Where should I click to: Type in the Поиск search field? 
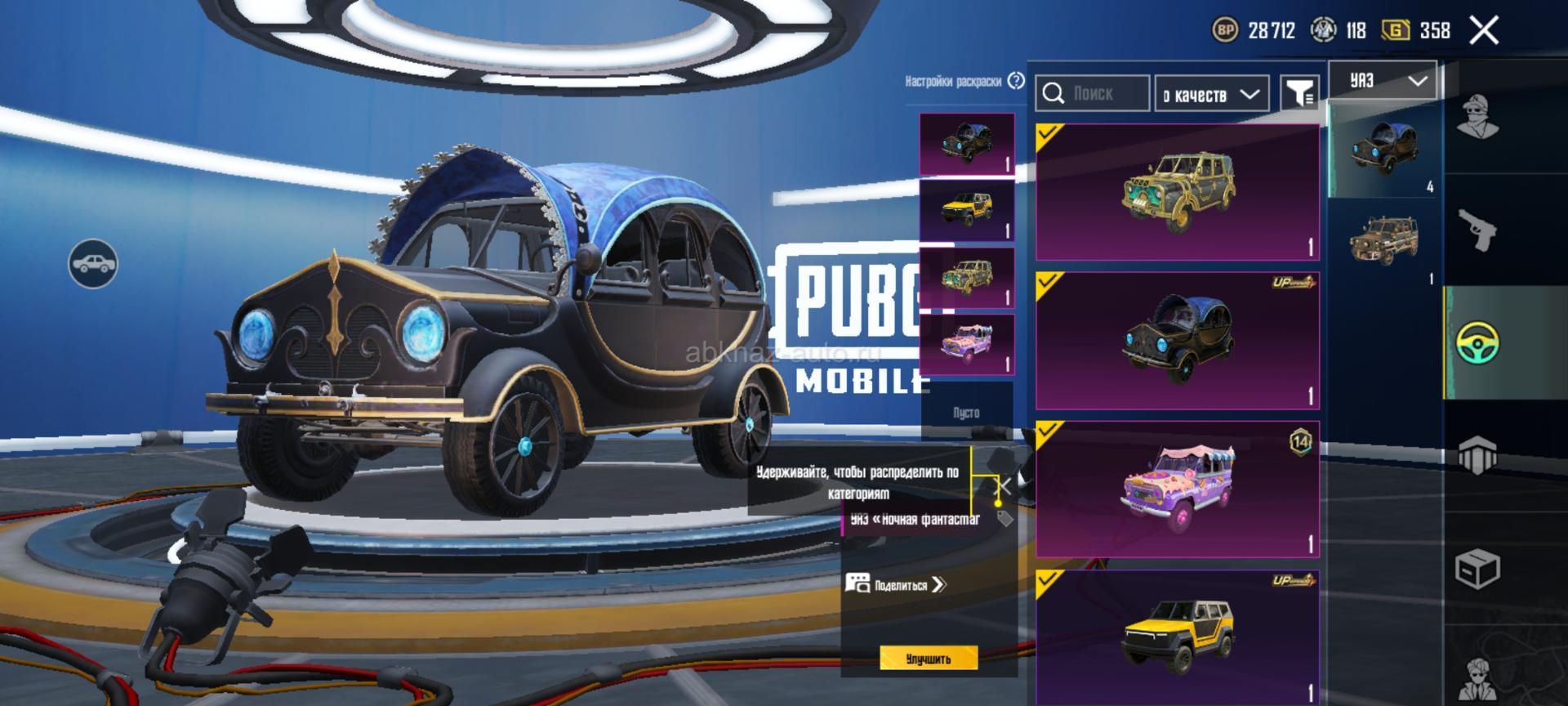click(1105, 94)
